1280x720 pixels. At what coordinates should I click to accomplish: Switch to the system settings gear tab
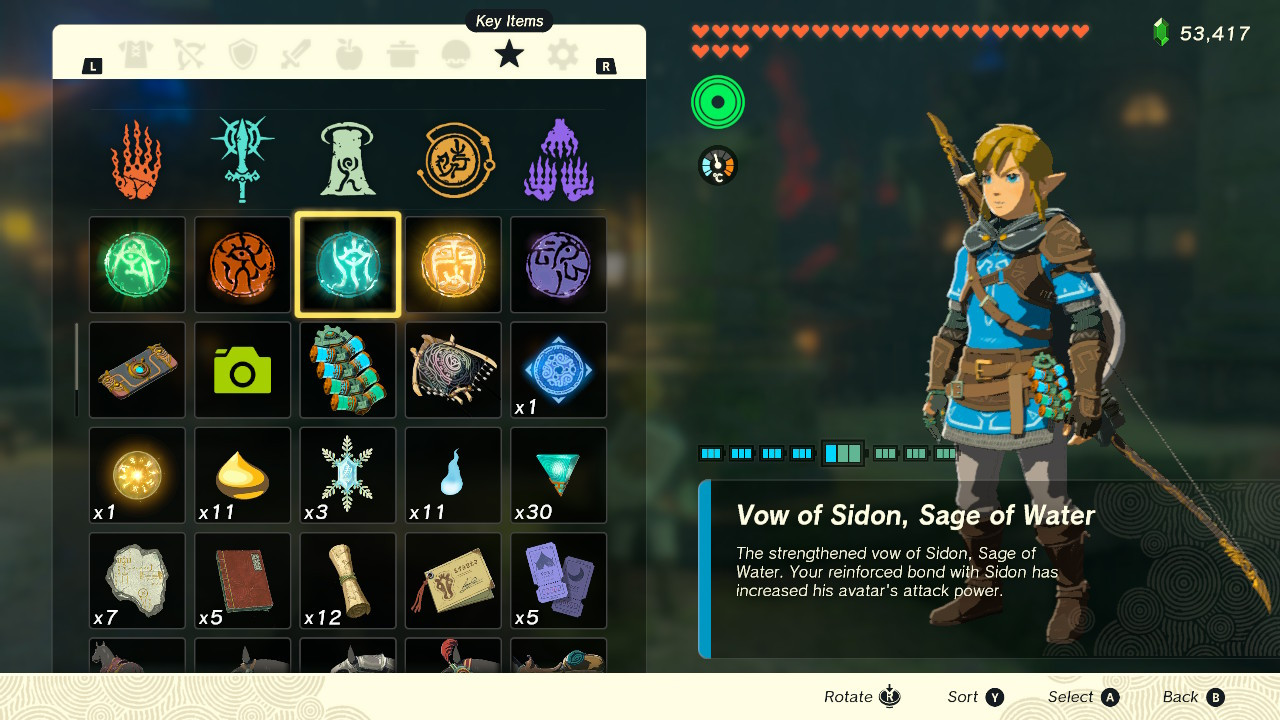561,54
